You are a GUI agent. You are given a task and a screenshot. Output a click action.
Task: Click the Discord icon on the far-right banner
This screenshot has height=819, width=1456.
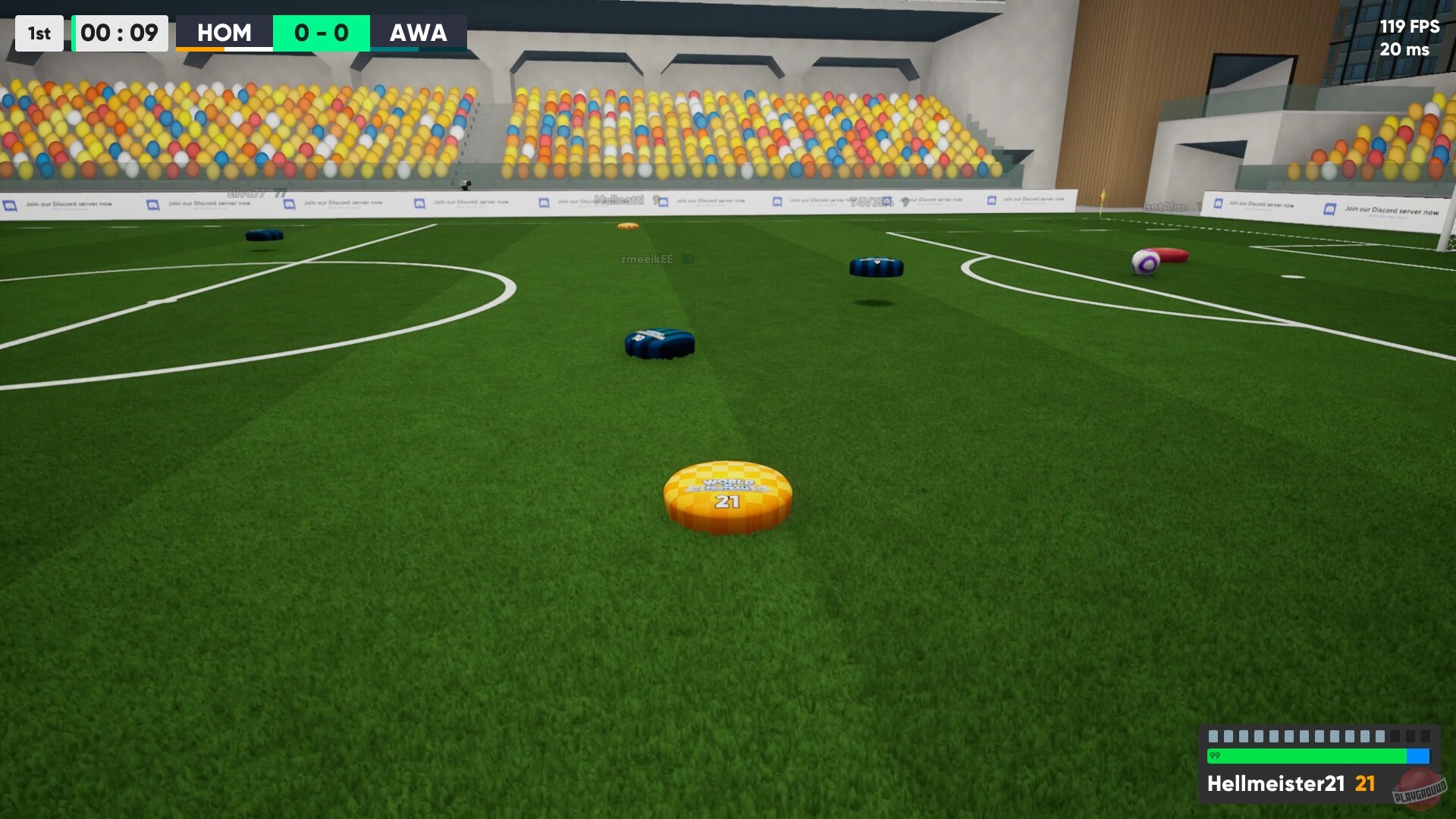1329,210
